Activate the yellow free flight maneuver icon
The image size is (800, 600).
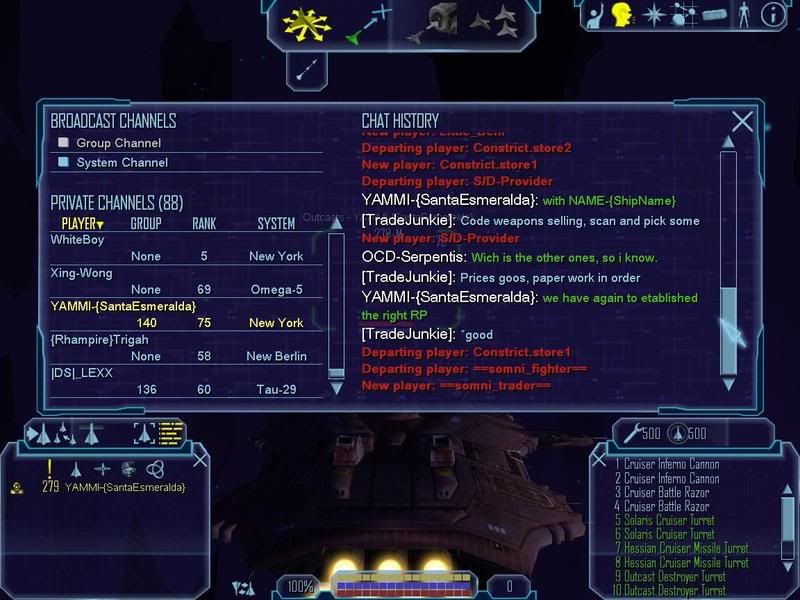pos(306,24)
